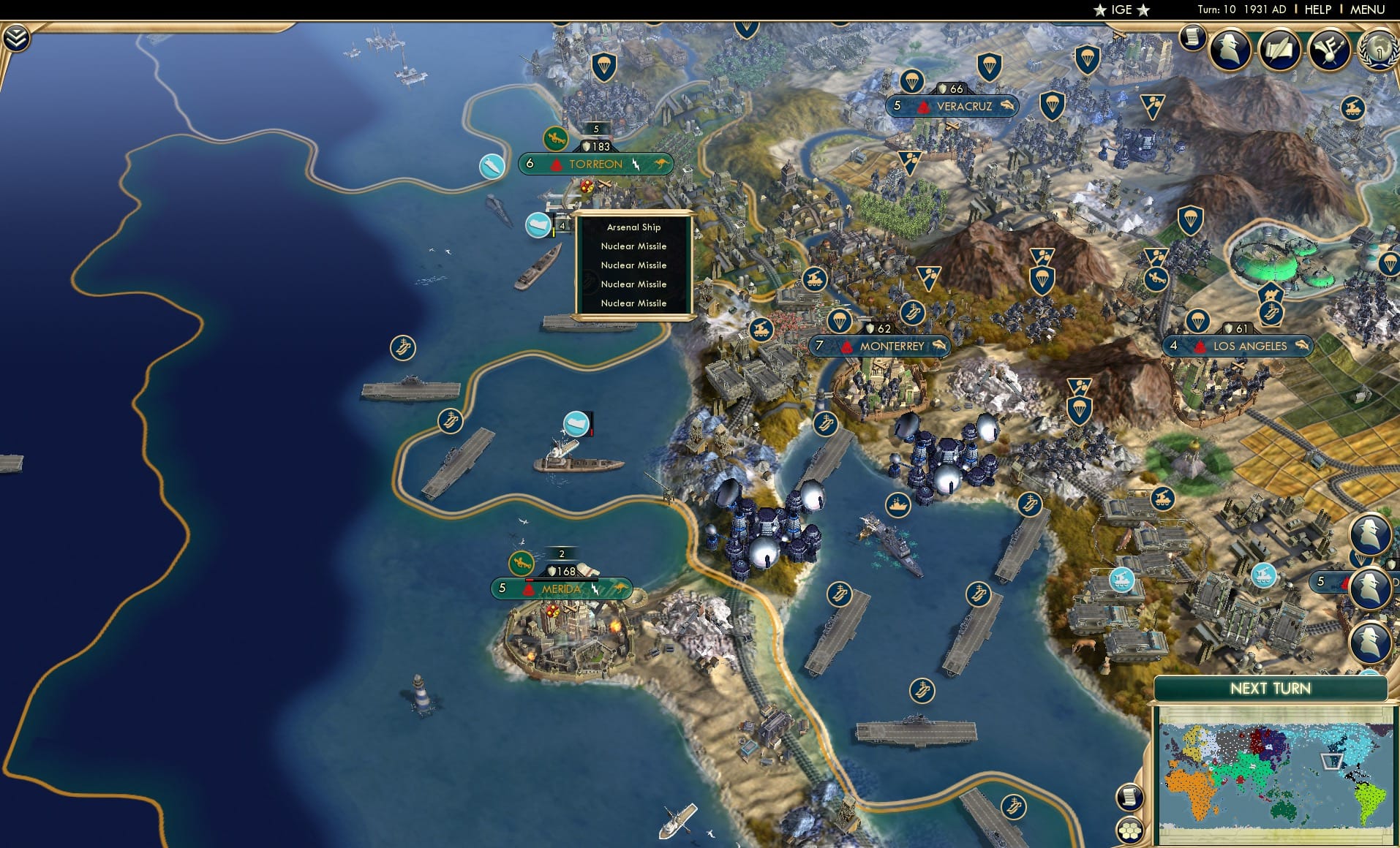Open the Espionage overview spy icon
Screen dimensions: 1400x848
point(1230,49)
